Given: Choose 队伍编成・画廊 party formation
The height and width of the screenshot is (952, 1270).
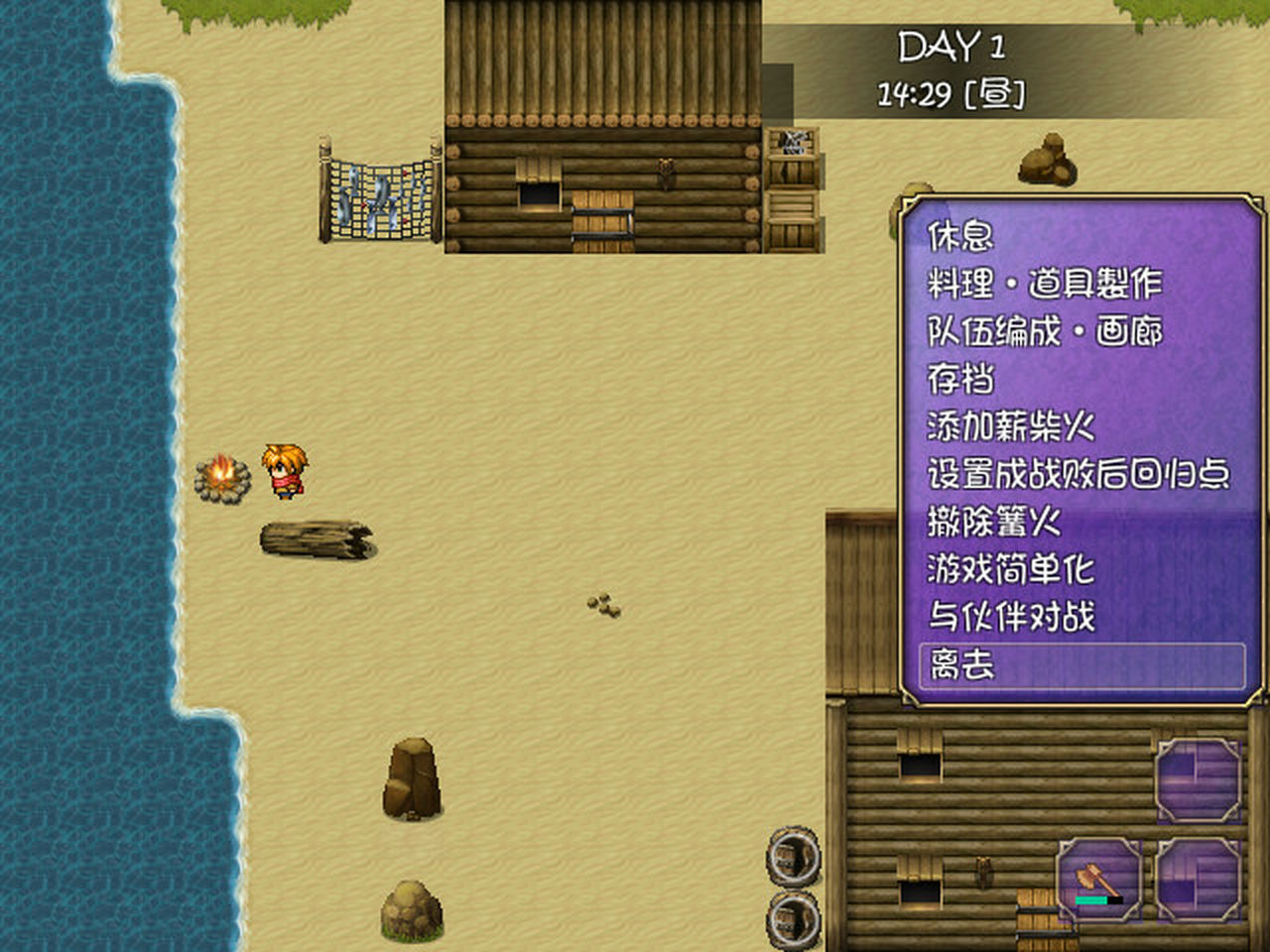Looking at the screenshot, I should pos(1044,331).
